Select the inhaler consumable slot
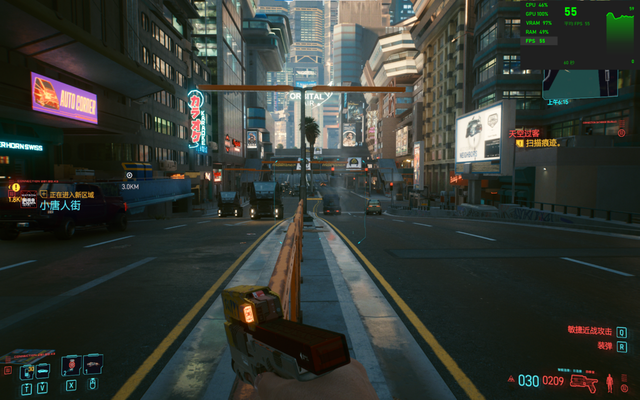 tap(93, 364)
